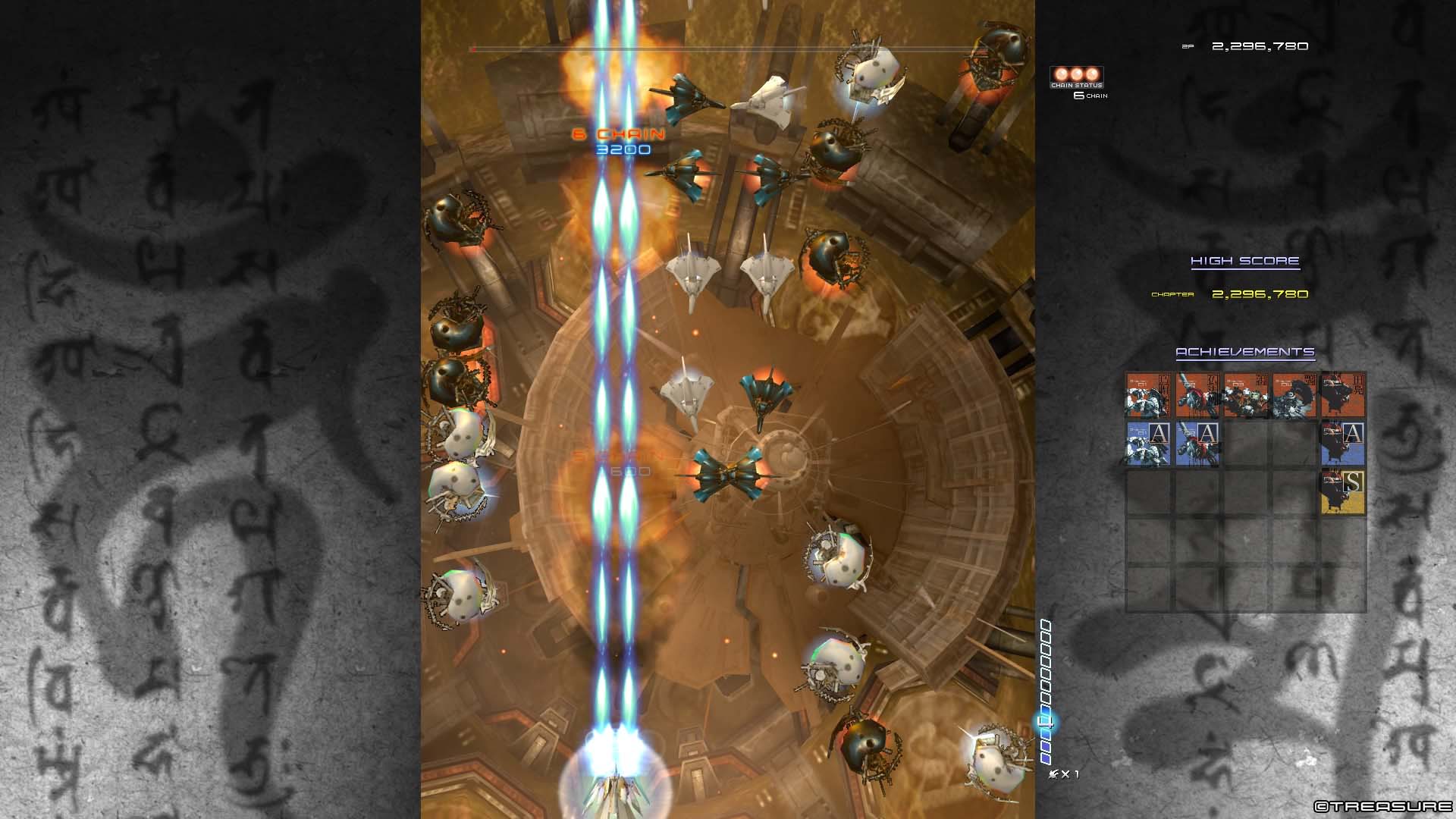Click the rightmost chain status orb

1092,74
